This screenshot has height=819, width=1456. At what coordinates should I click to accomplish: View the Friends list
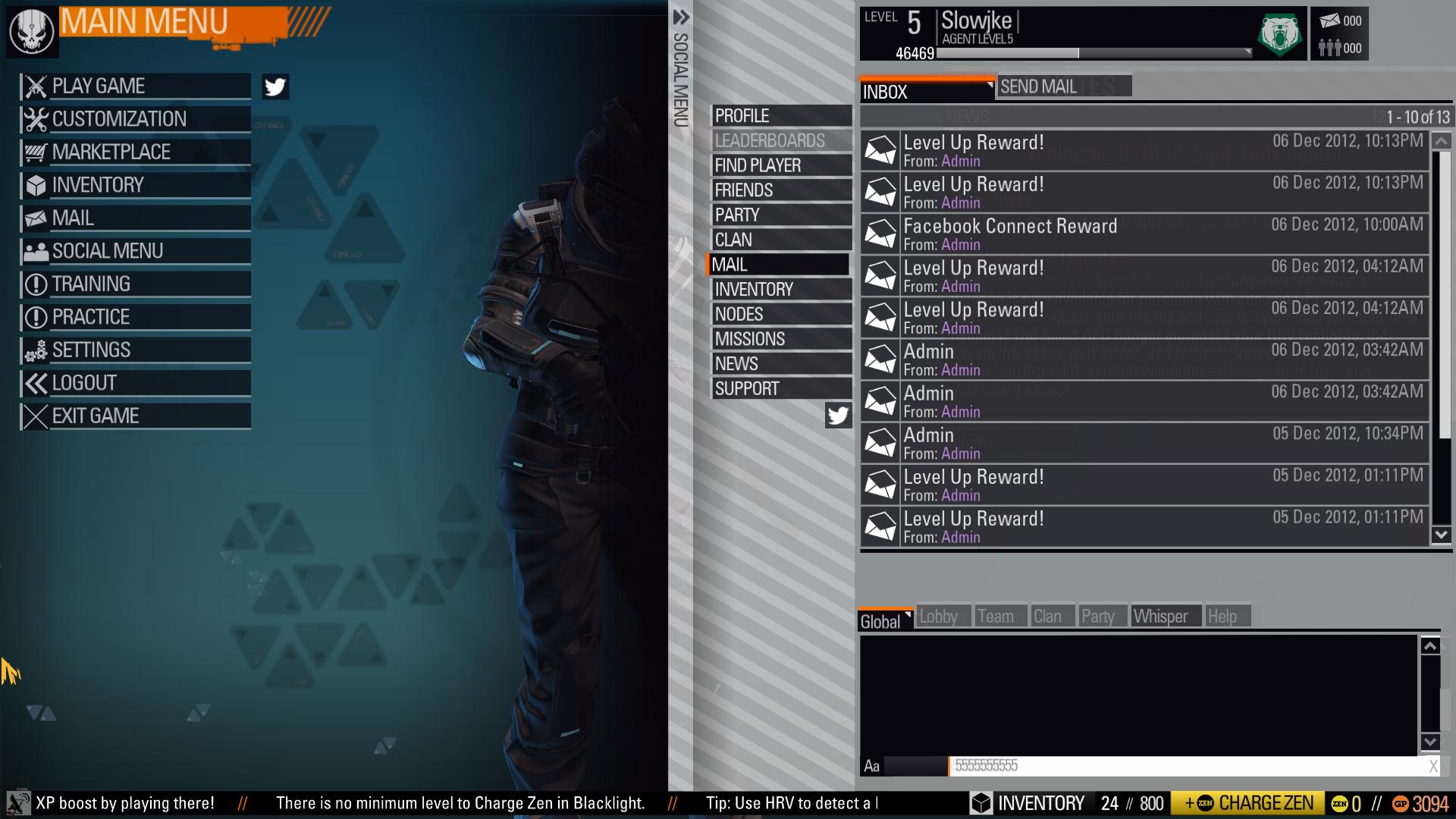781,190
